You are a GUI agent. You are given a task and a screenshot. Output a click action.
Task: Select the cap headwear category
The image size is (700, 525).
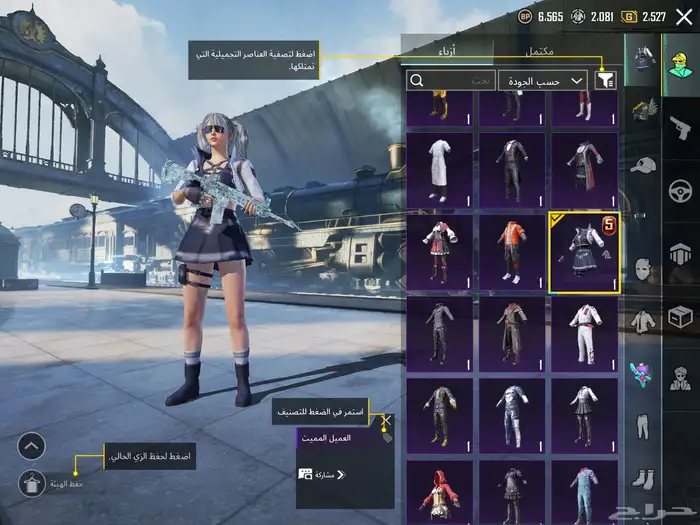click(641, 164)
